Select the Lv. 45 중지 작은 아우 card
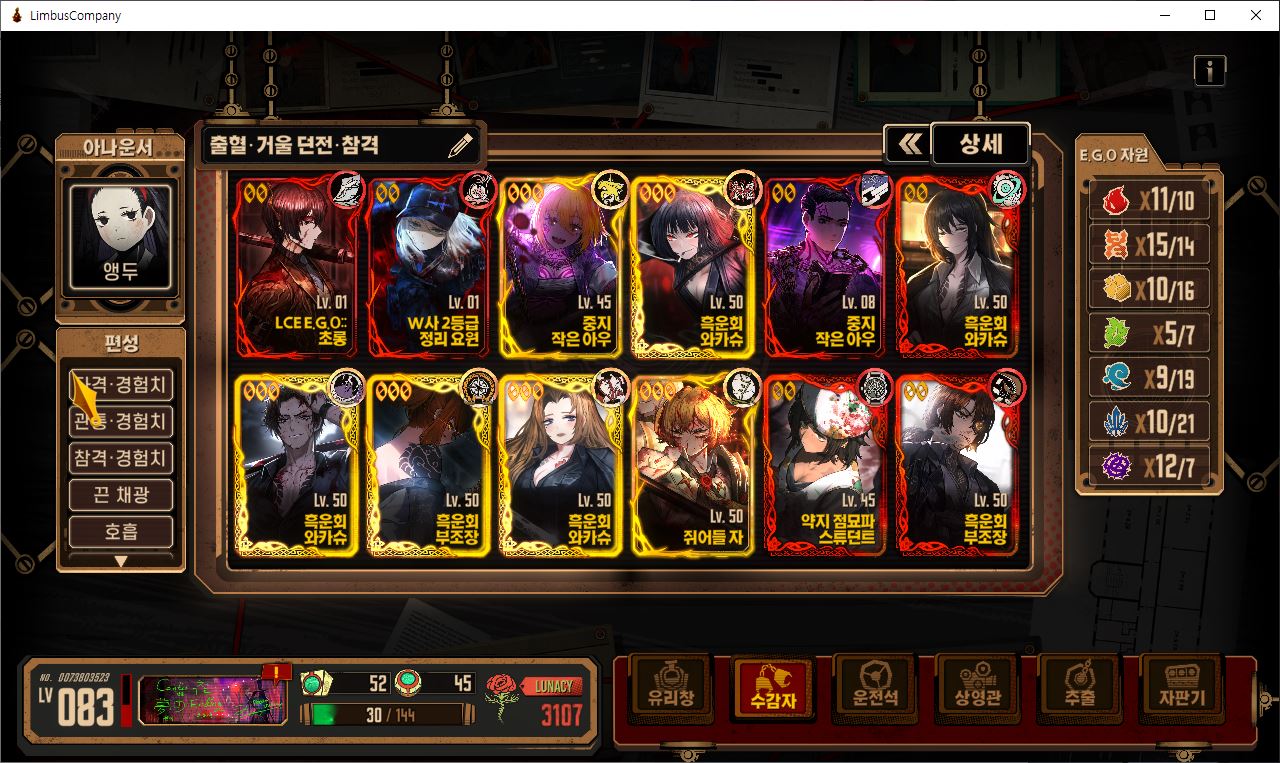Image resolution: width=1280 pixels, height=763 pixels. [562, 266]
